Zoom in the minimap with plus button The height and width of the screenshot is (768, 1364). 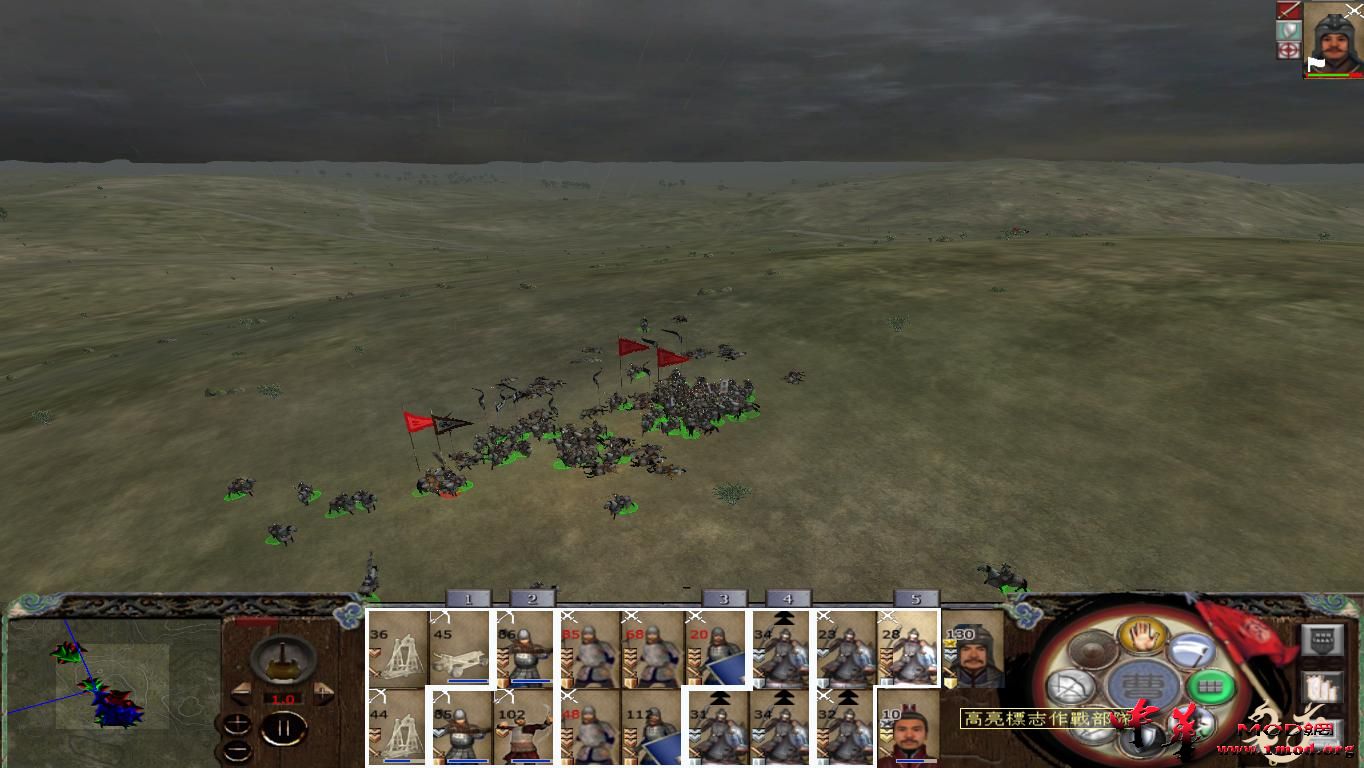pos(237,723)
